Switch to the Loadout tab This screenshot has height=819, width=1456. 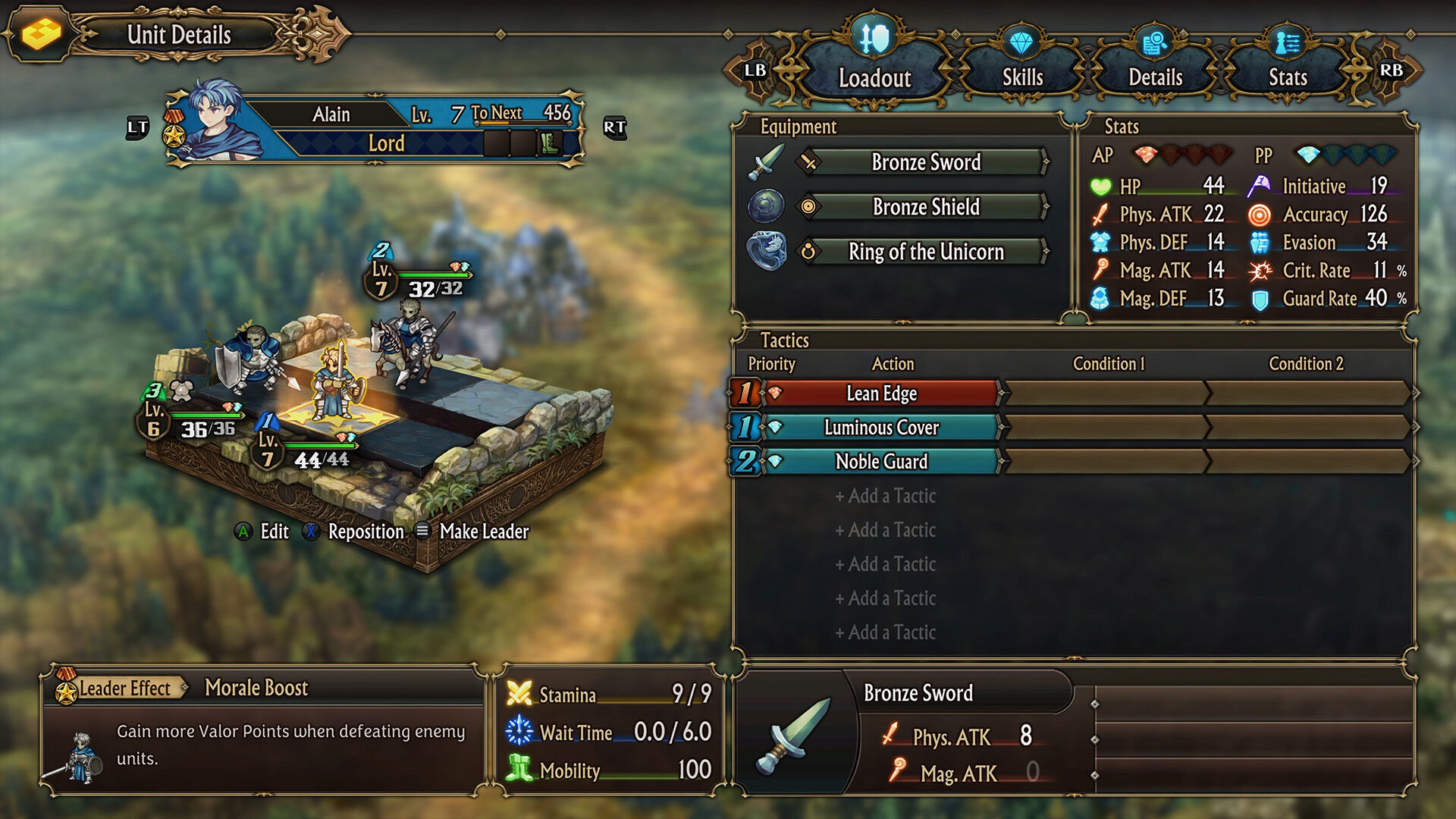[874, 76]
